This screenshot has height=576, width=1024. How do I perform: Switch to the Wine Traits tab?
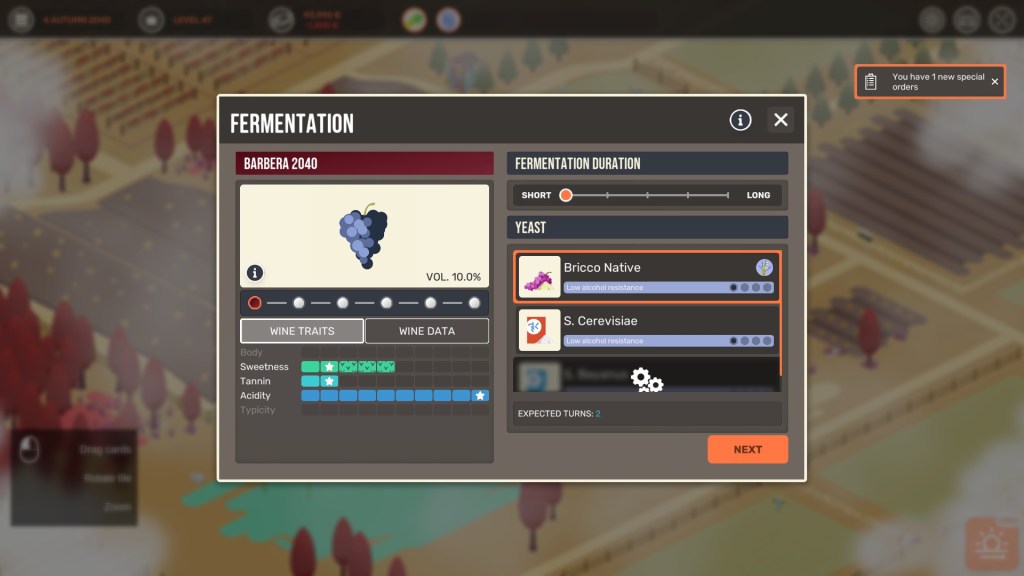tap(302, 331)
